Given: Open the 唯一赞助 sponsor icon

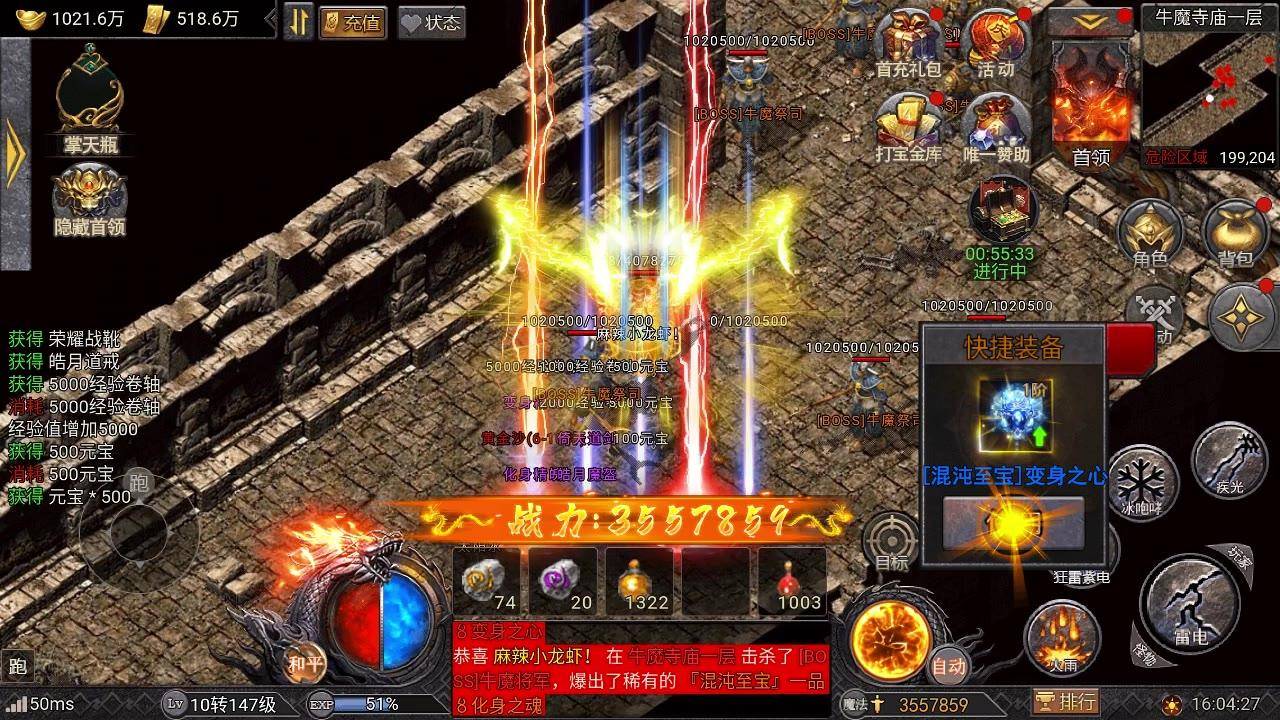Looking at the screenshot, I should coord(996,127).
